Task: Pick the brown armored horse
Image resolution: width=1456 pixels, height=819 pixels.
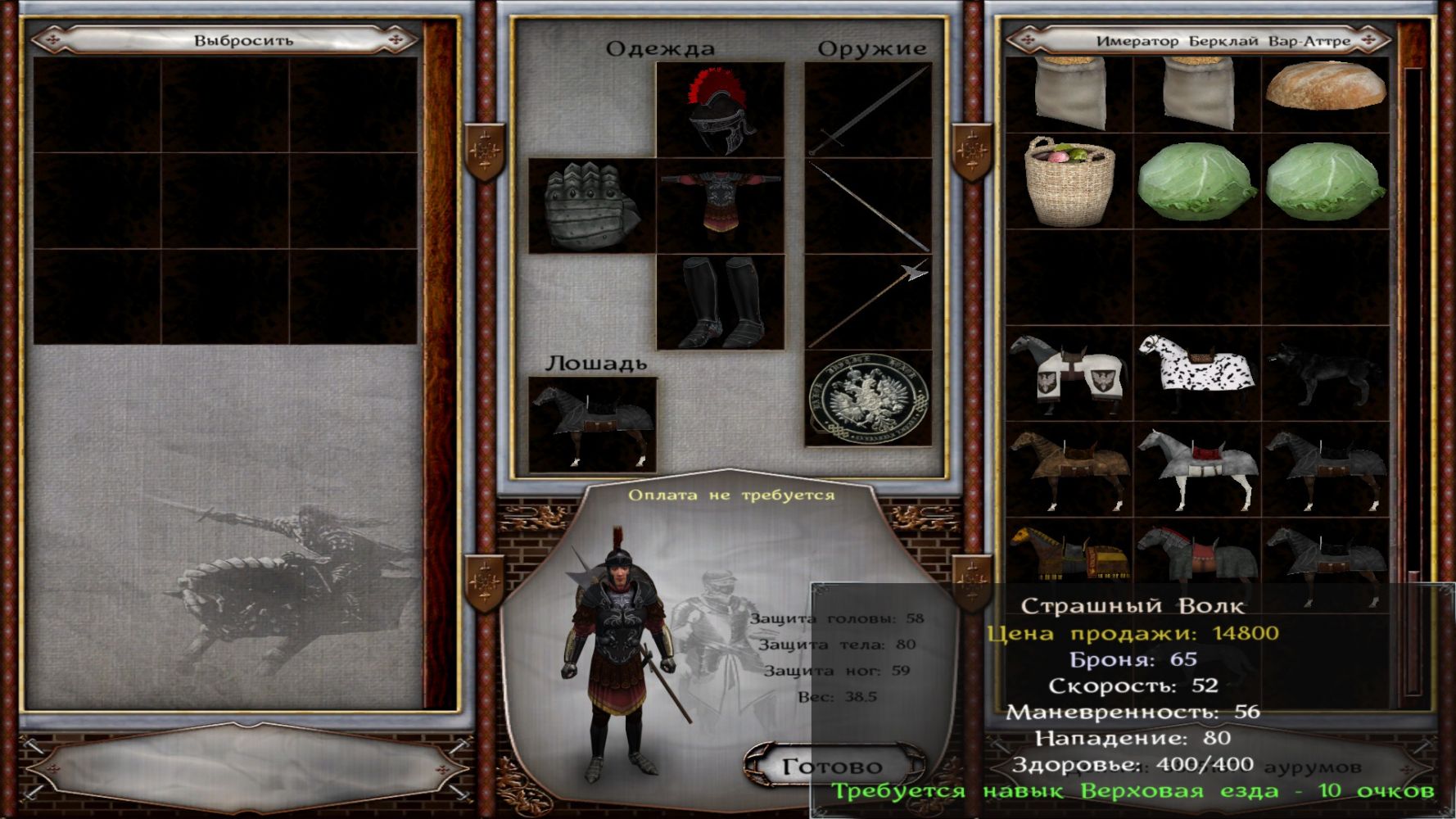Action: click(x=1069, y=468)
